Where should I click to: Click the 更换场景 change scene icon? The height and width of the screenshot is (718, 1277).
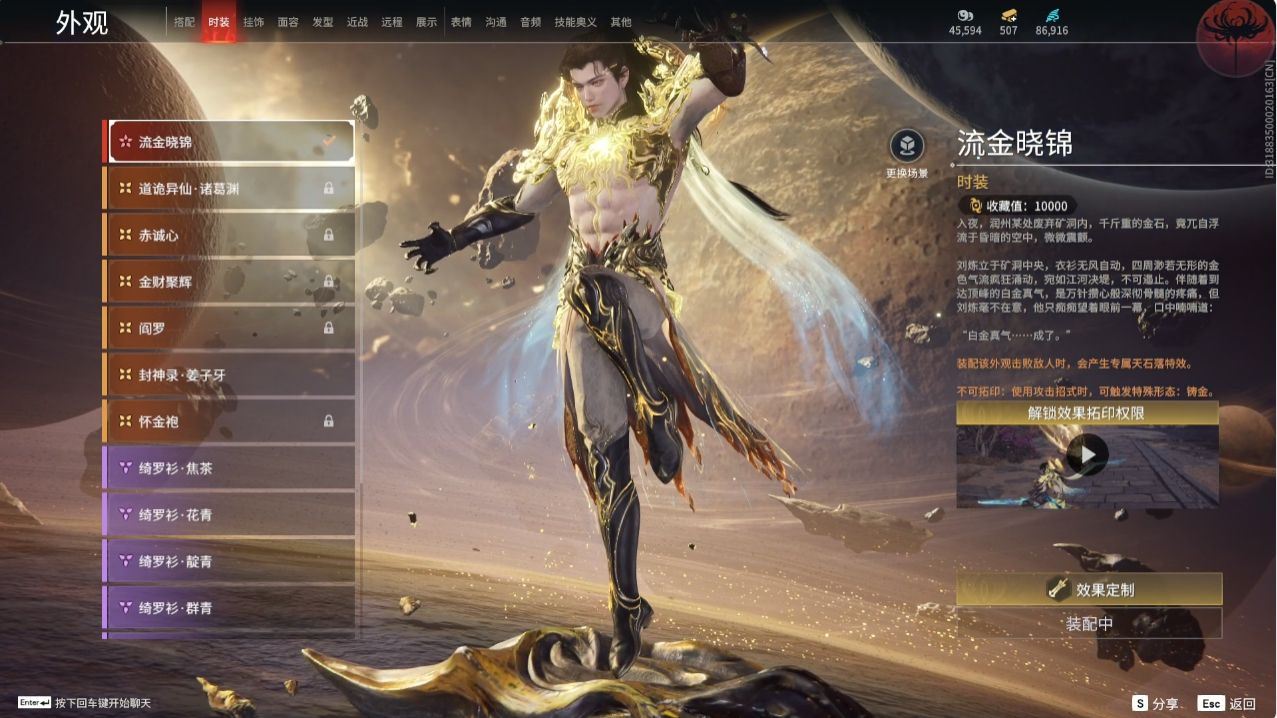tap(907, 147)
